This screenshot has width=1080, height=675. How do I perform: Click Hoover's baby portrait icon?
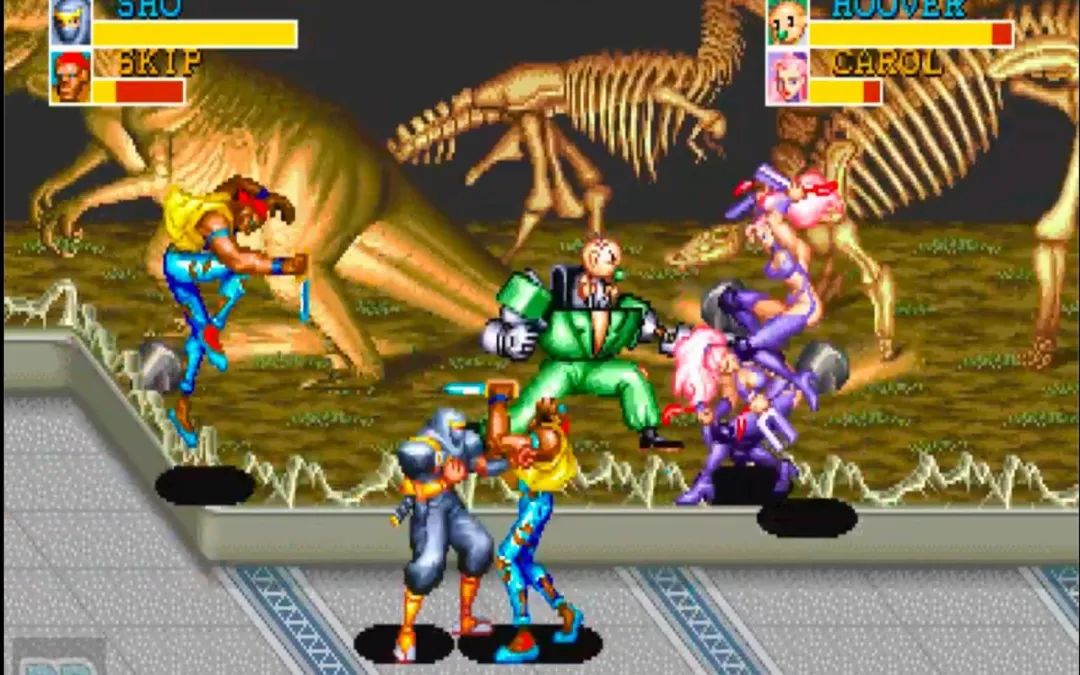(x=787, y=22)
